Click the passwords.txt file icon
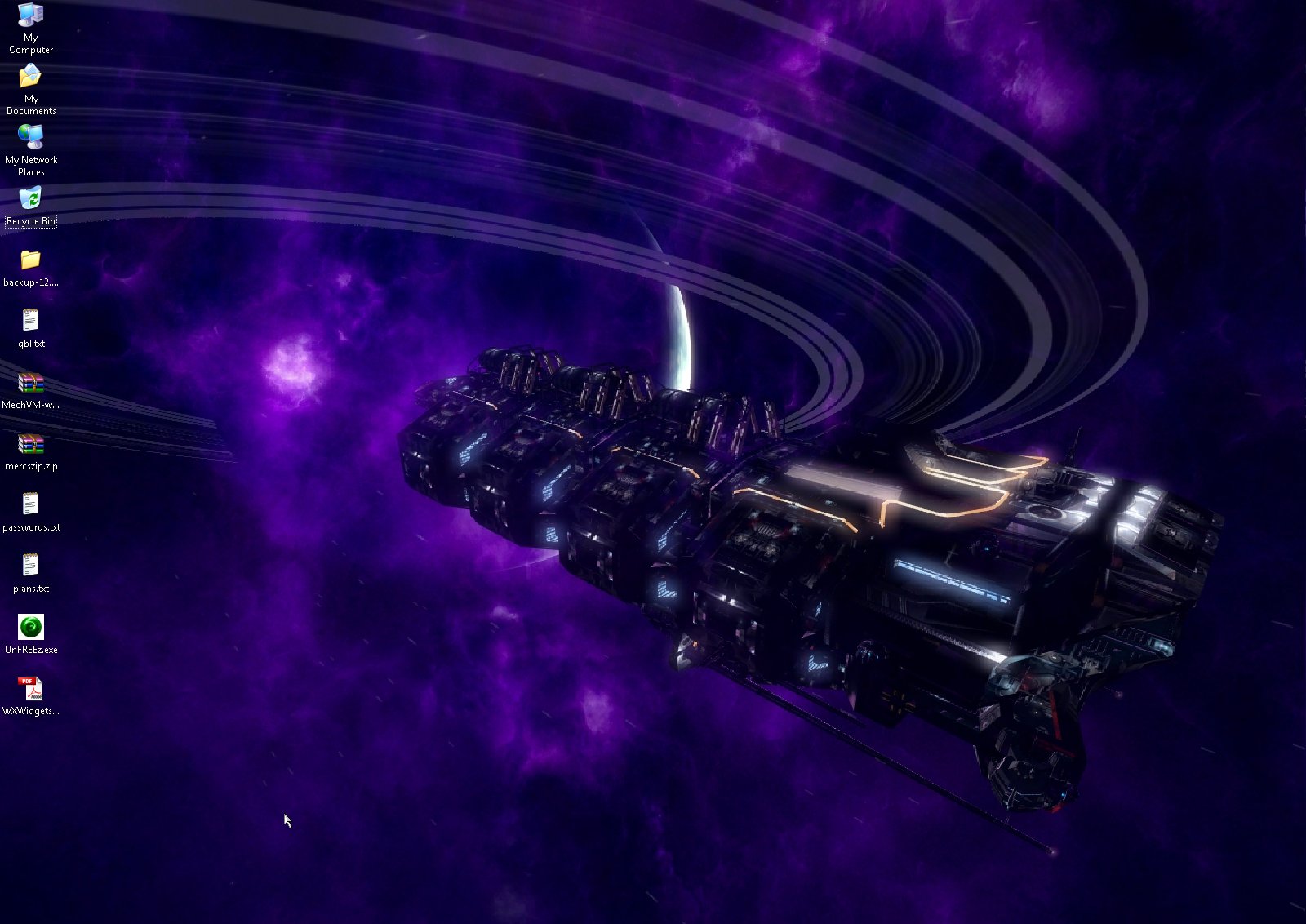 coord(30,504)
